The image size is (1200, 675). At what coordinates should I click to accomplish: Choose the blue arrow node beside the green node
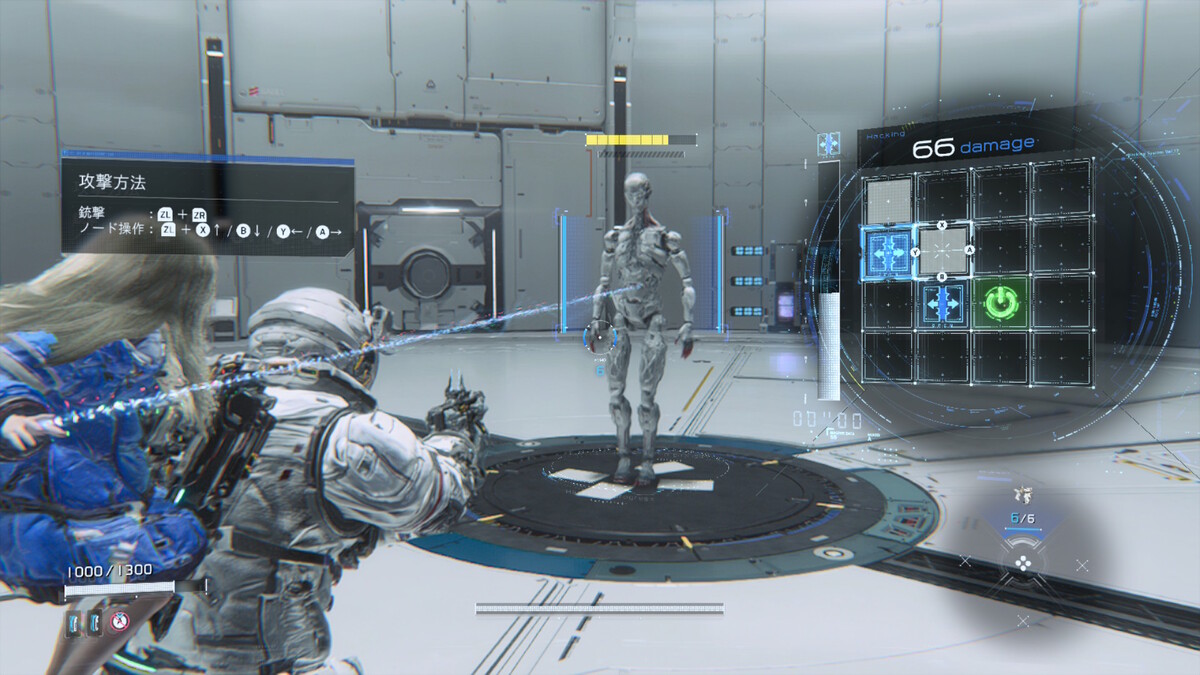(x=942, y=302)
